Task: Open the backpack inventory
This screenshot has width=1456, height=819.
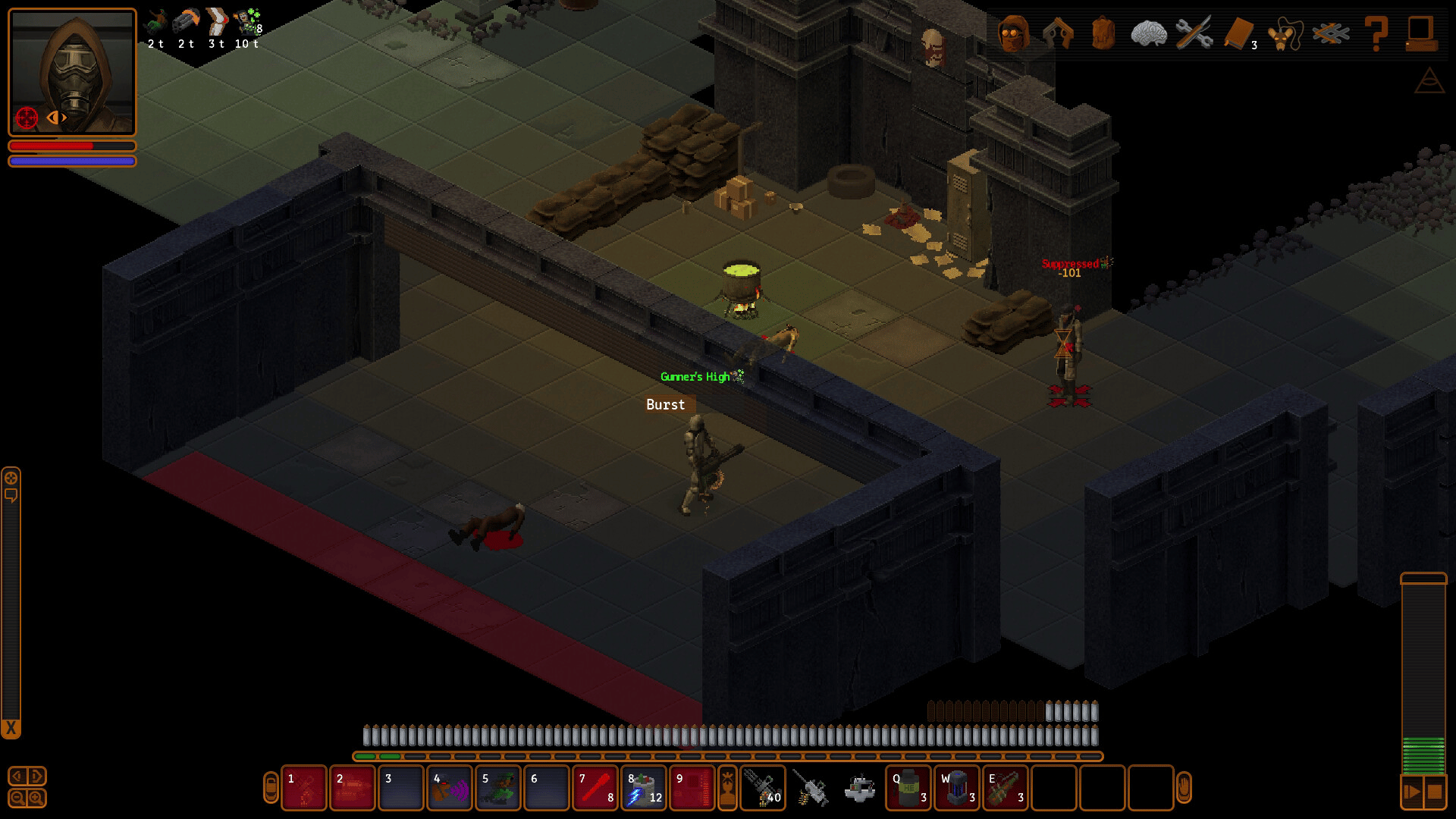Action: click(1103, 33)
